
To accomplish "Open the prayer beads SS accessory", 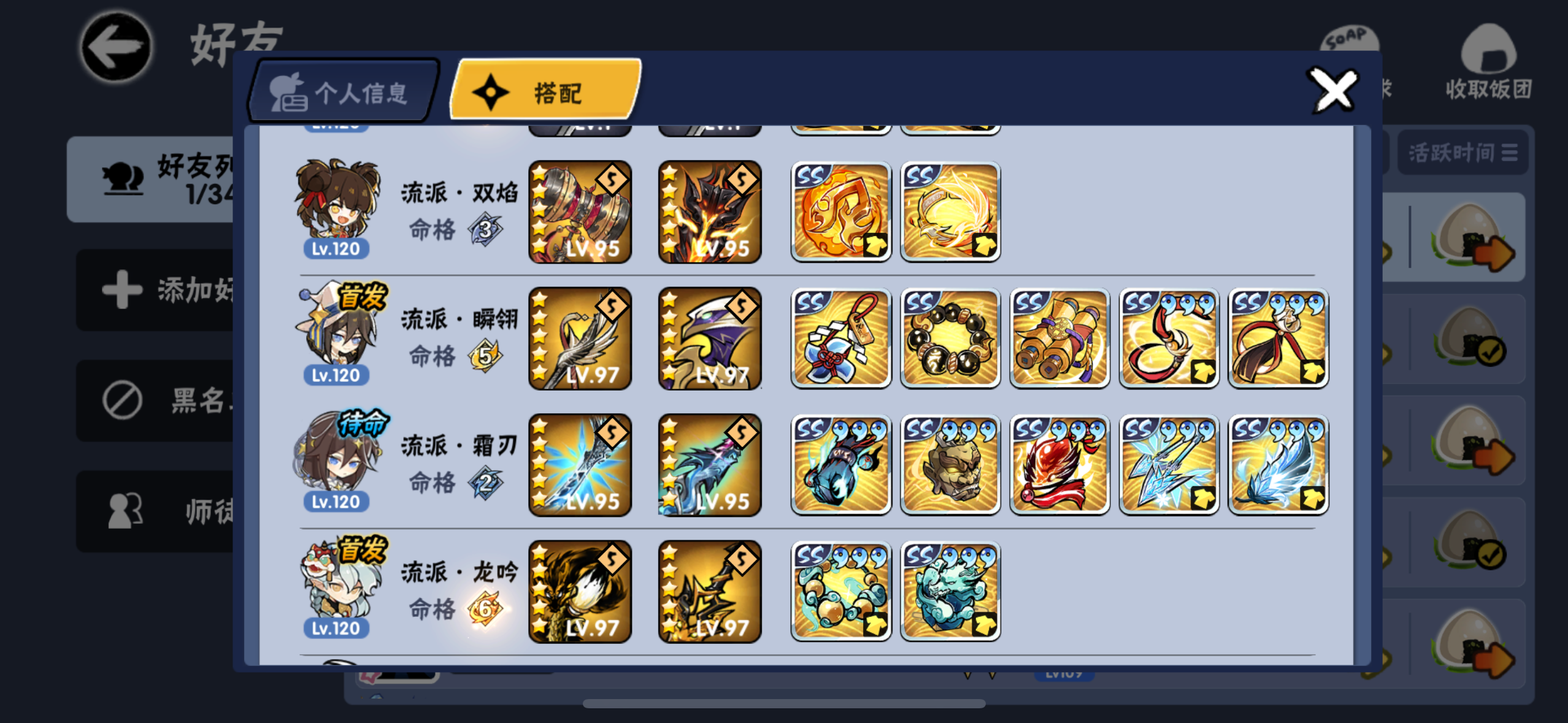I will tap(949, 338).
